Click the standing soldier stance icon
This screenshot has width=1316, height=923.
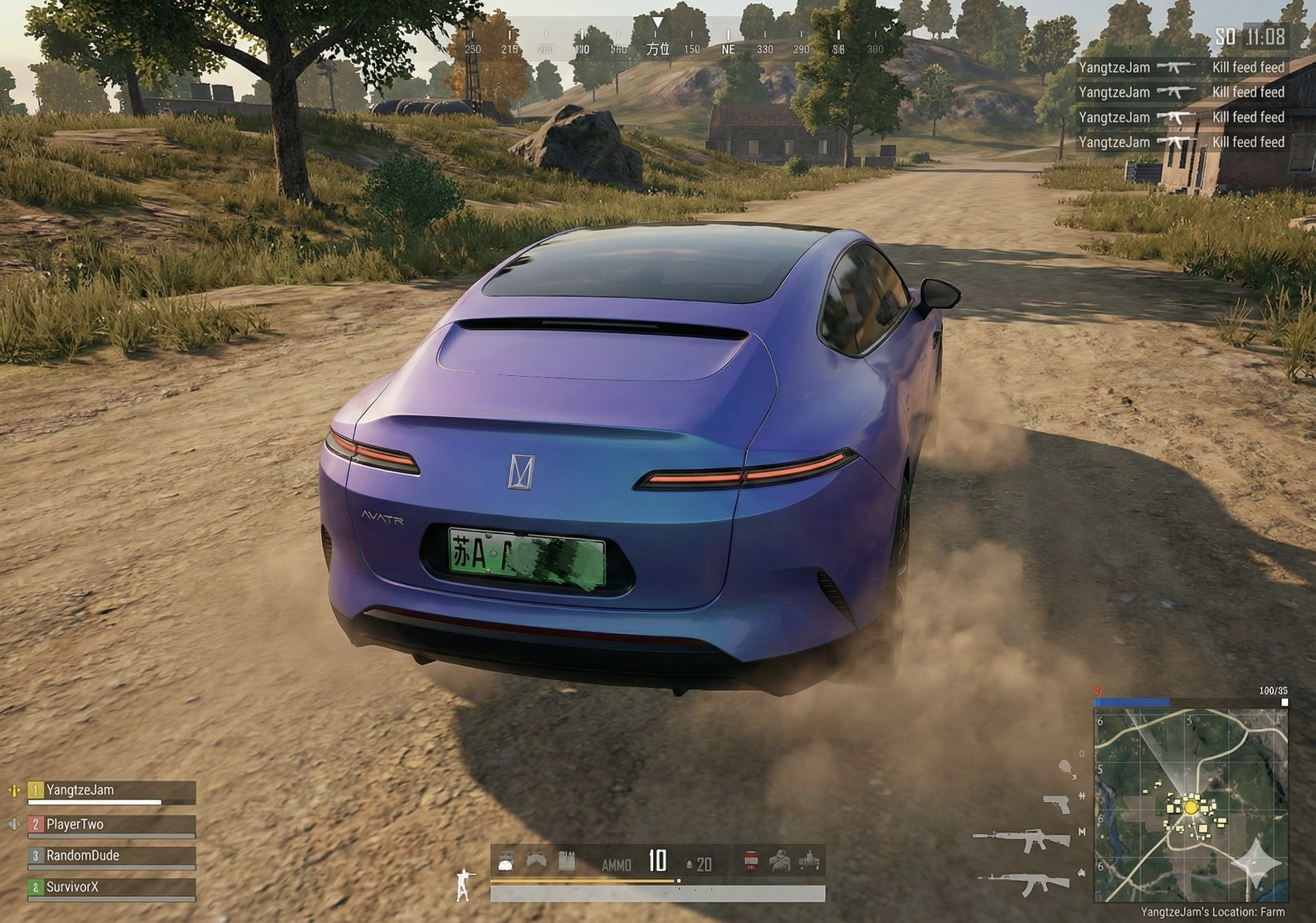point(463,885)
